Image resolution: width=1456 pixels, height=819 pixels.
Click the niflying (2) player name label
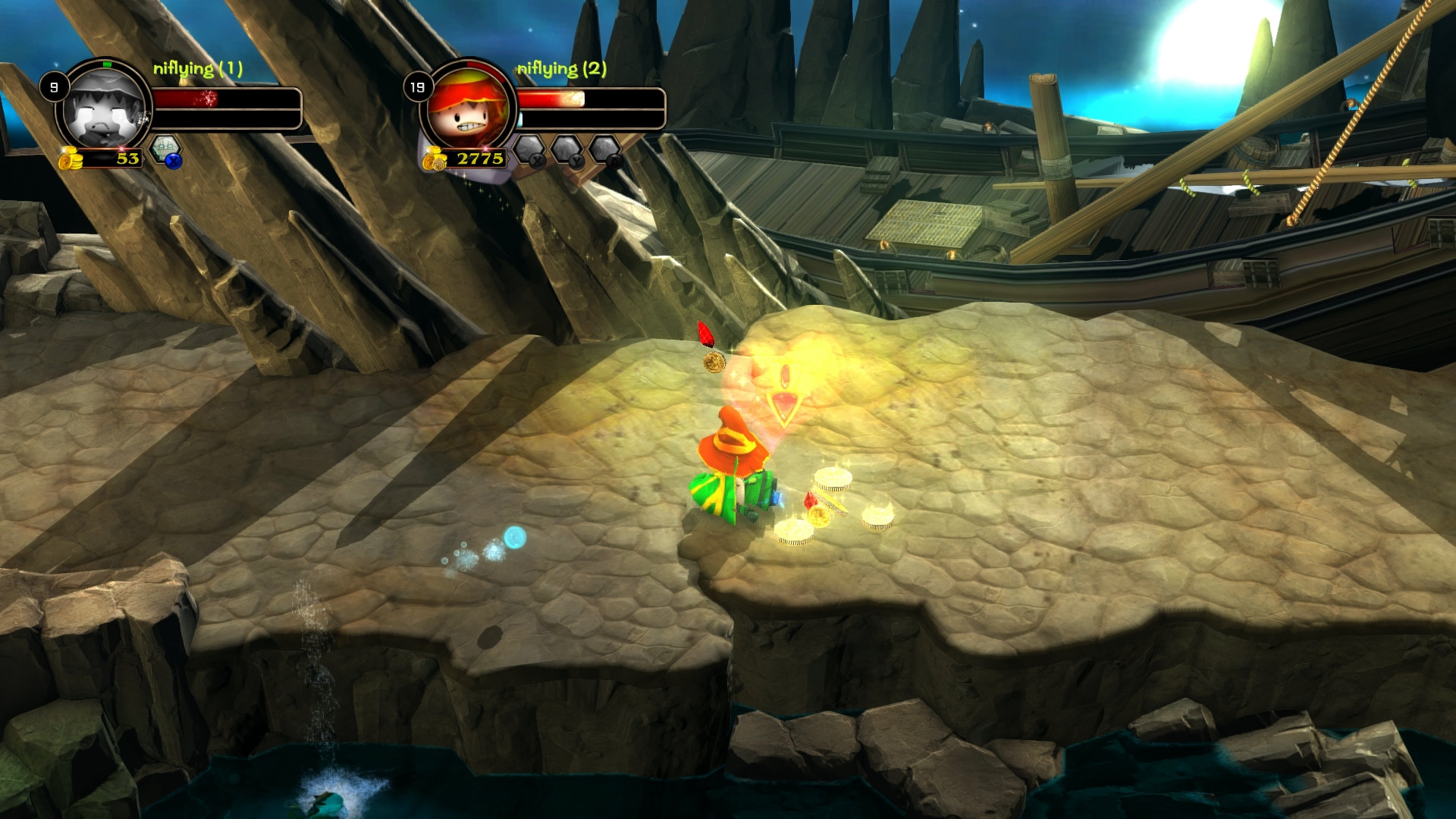pos(560,68)
